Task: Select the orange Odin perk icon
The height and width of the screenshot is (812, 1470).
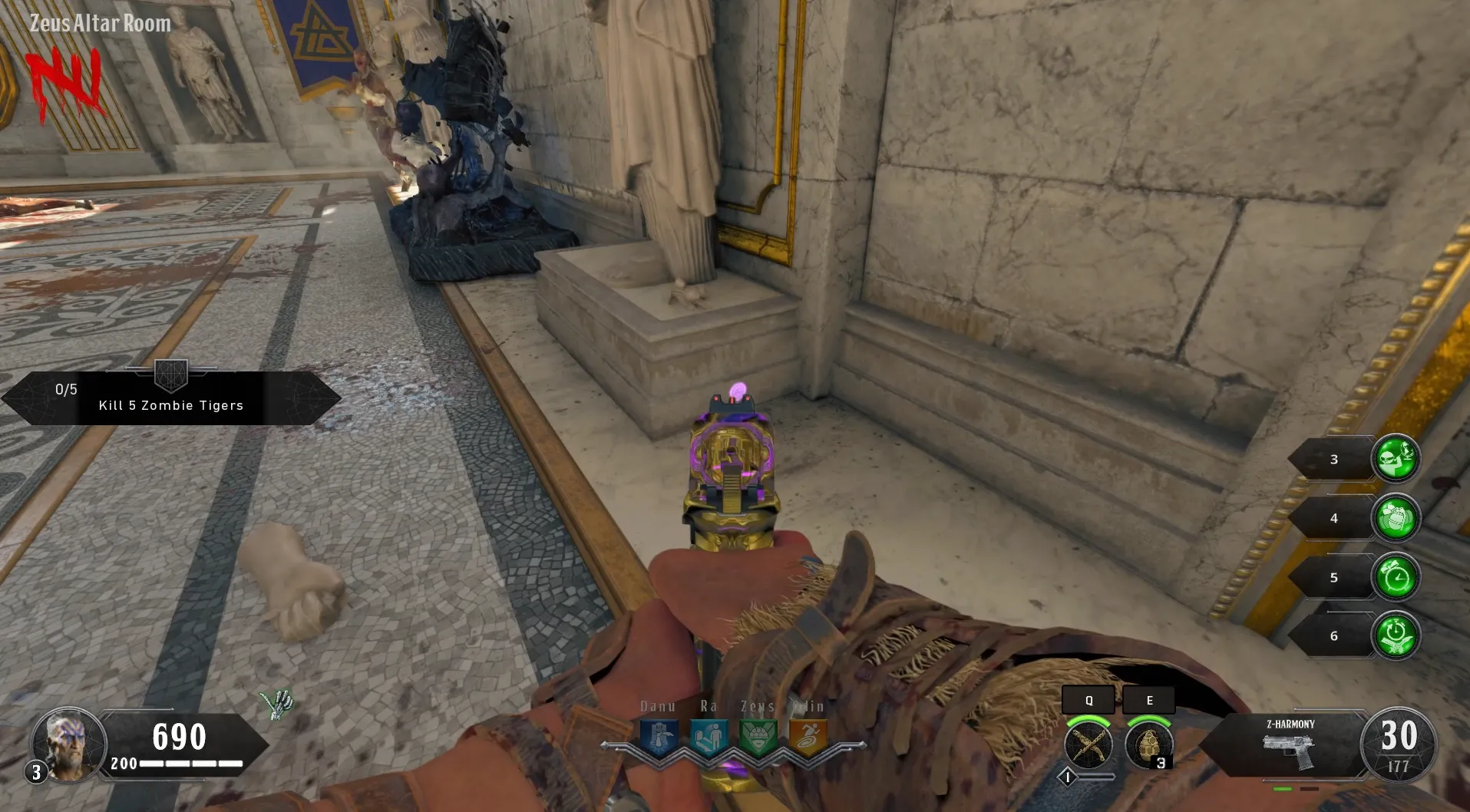Action: tap(808, 738)
